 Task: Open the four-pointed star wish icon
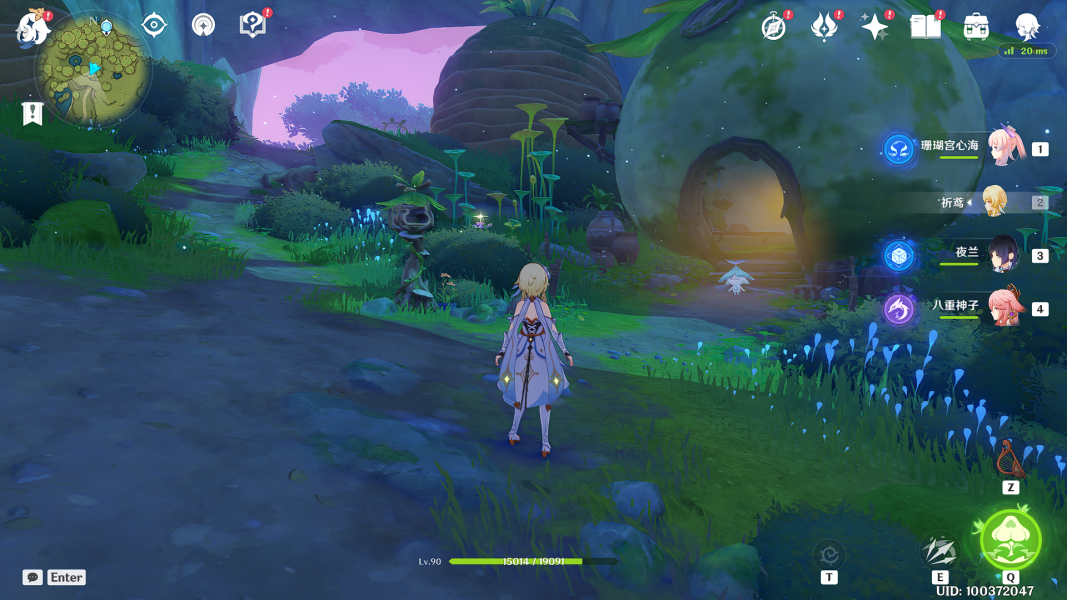[x=875, y=27]
